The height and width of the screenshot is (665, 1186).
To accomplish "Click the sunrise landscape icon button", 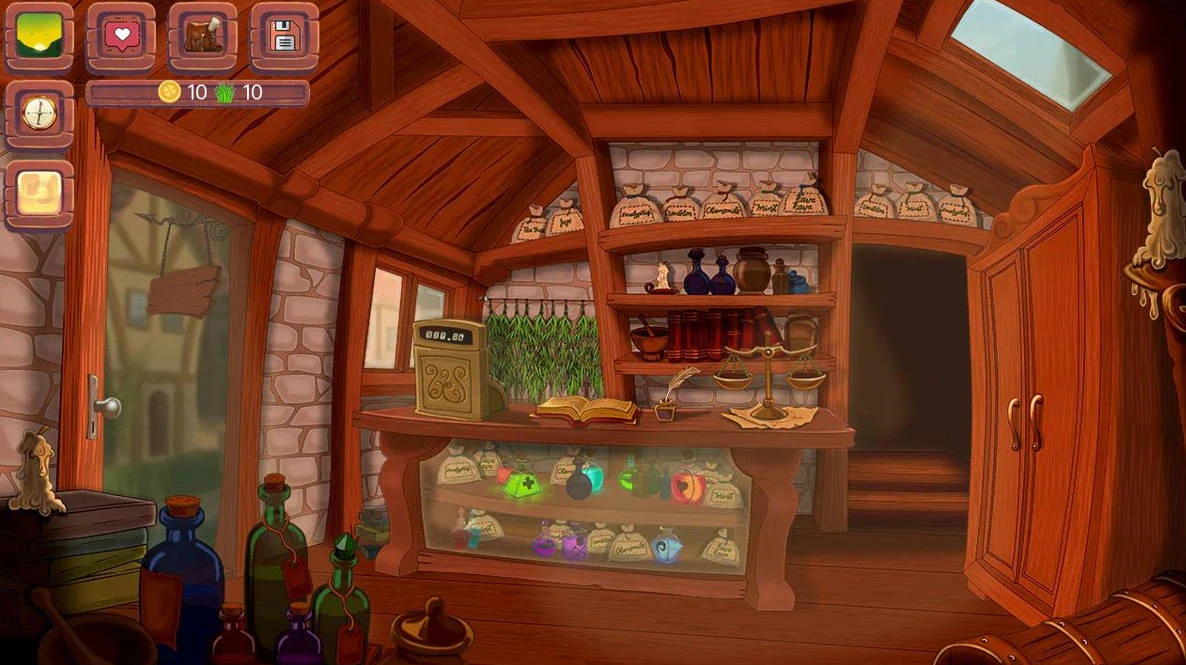I will click(x=39, y=36).
